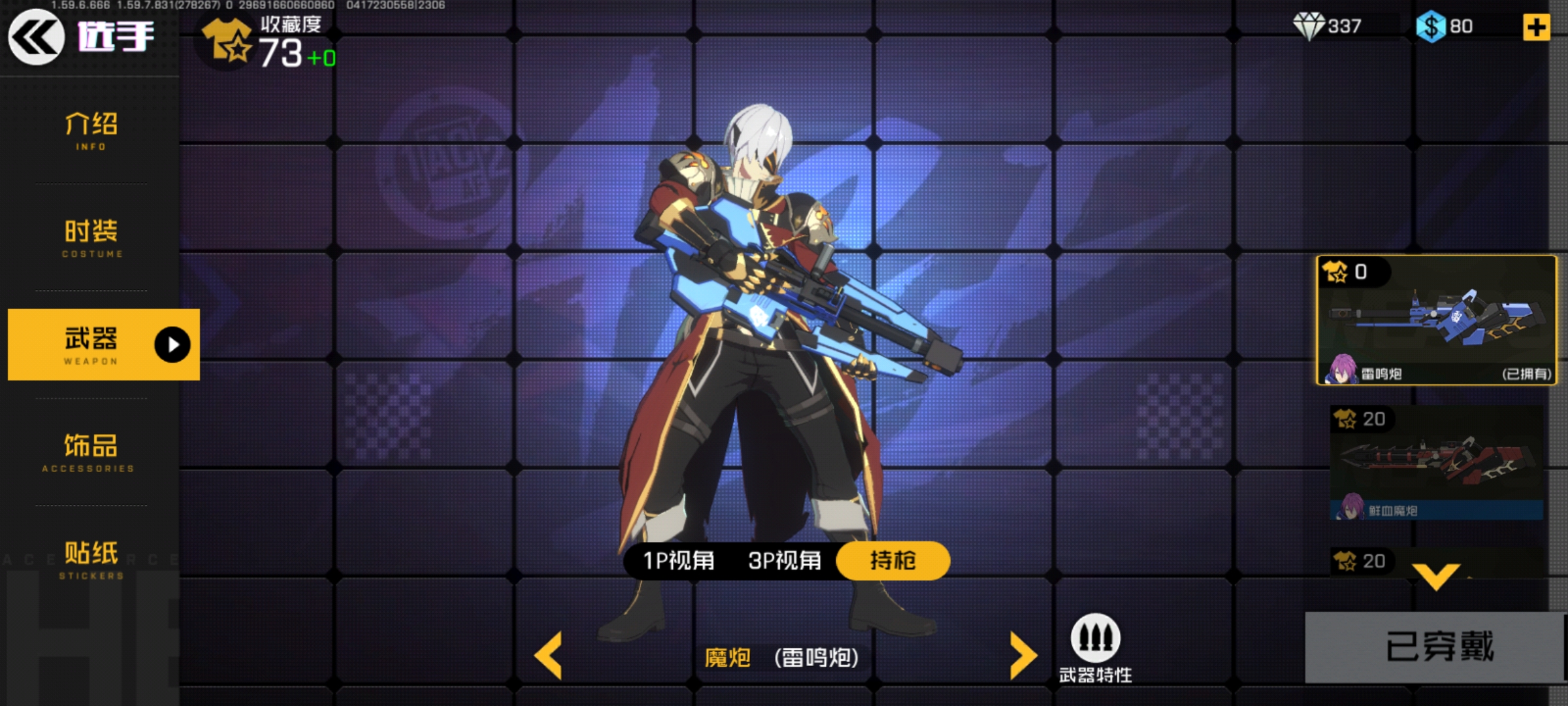
Task: Enable 持枪 weapon-holding pose
Action: [892, 560]
